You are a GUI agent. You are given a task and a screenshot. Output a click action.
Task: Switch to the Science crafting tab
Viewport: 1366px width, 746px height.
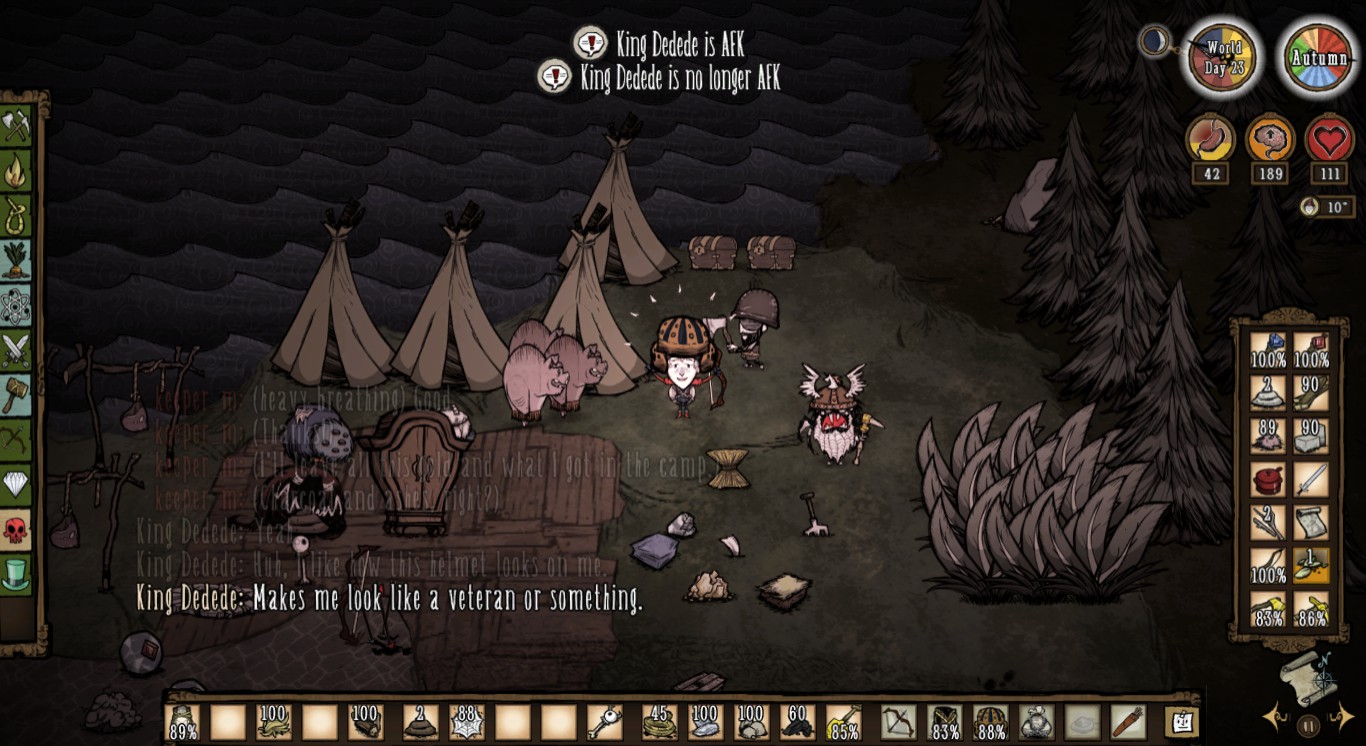(x=16, y=305)
